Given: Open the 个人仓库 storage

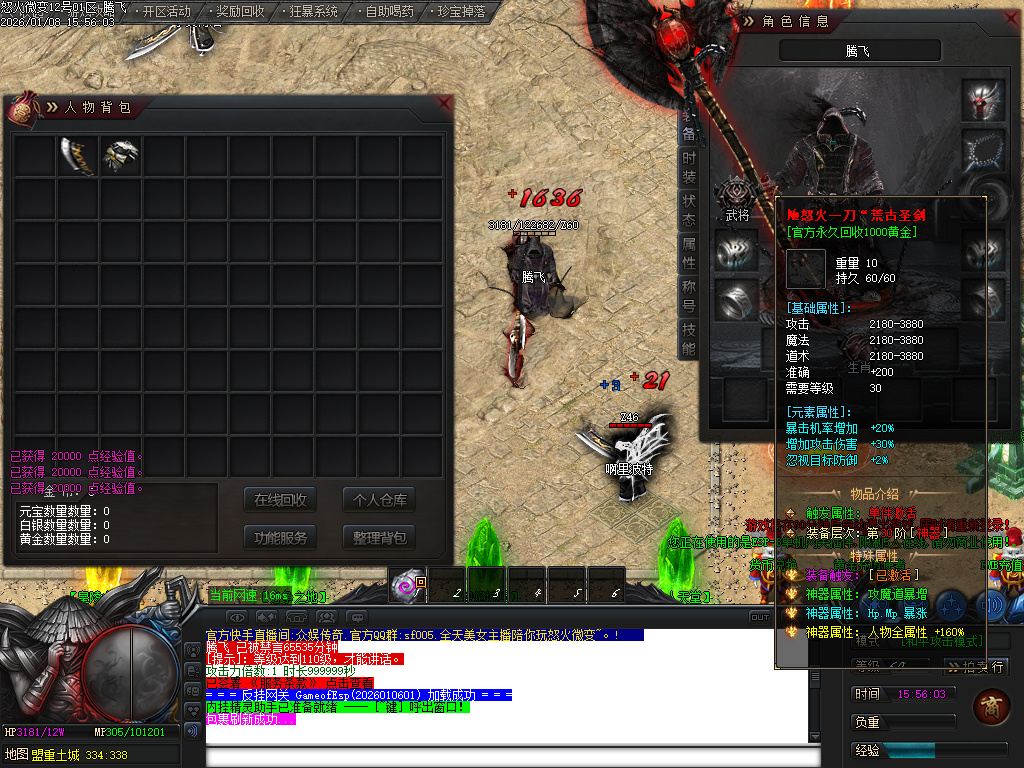Looking at the screenshot, I should click(378, 500).
